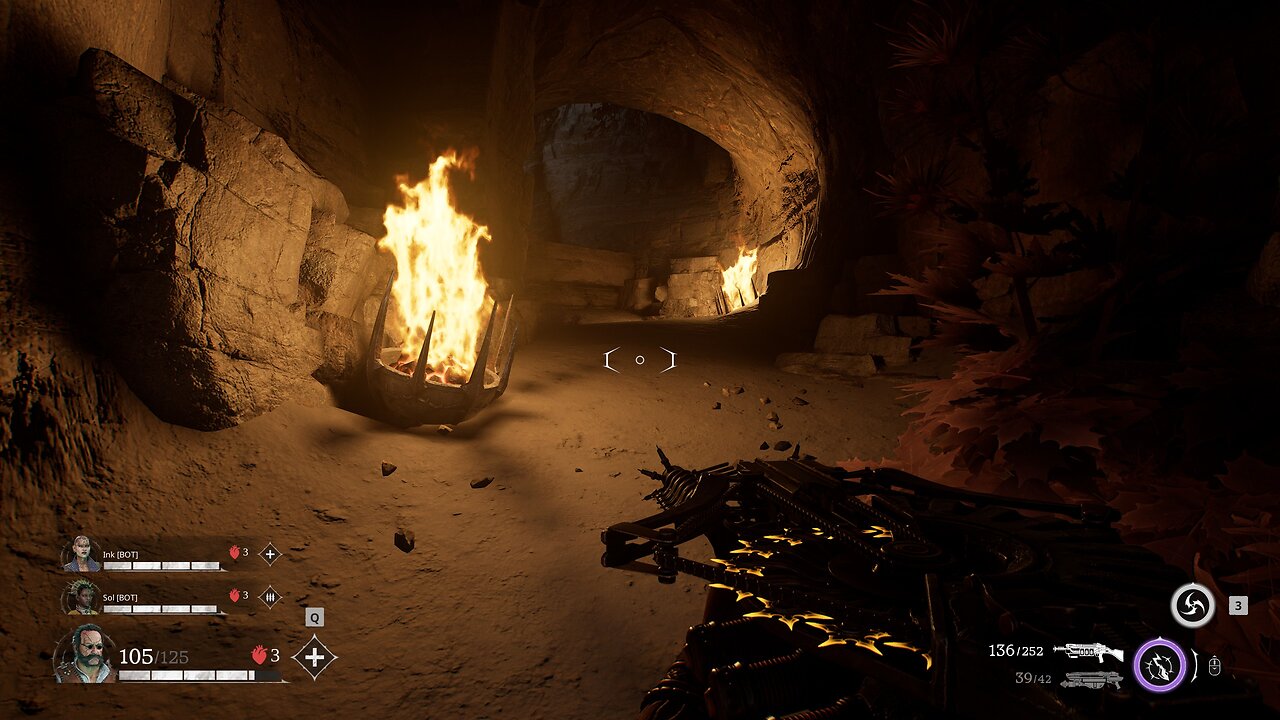Trigger the purple-ringed lightning ability

pyautogui.click(x=1159, y=665)
